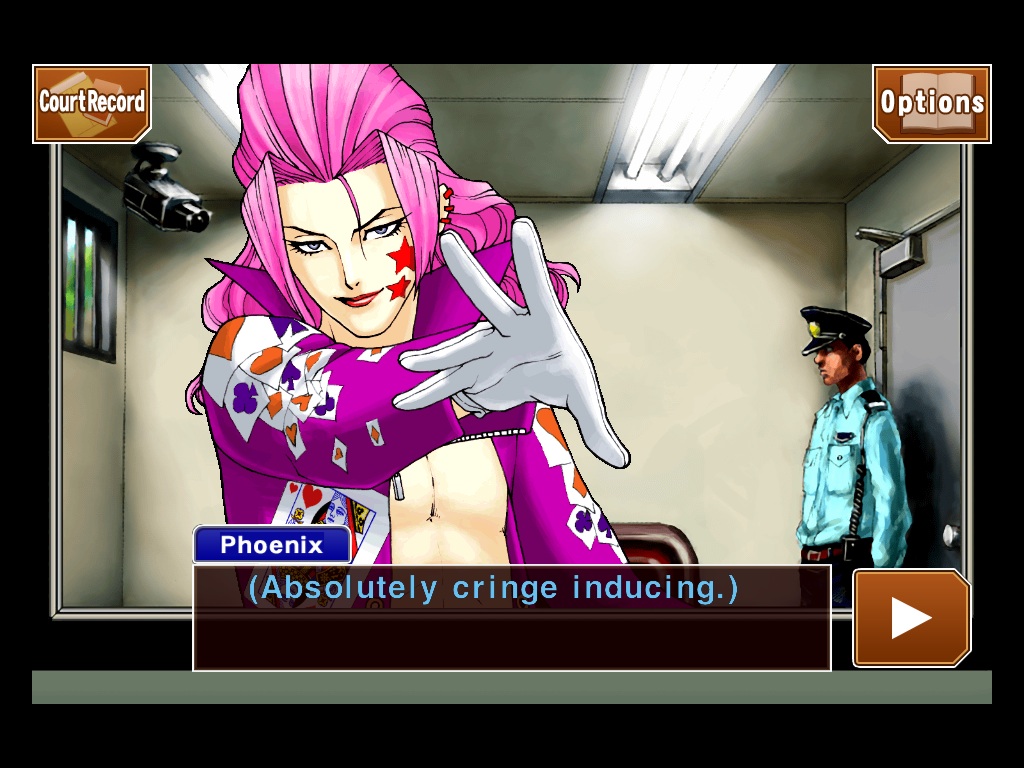Image resolution: width=1024 pixels, height=768 pixels.
Task: Advance dialogue with the arrow button
Action: (911, 618)
